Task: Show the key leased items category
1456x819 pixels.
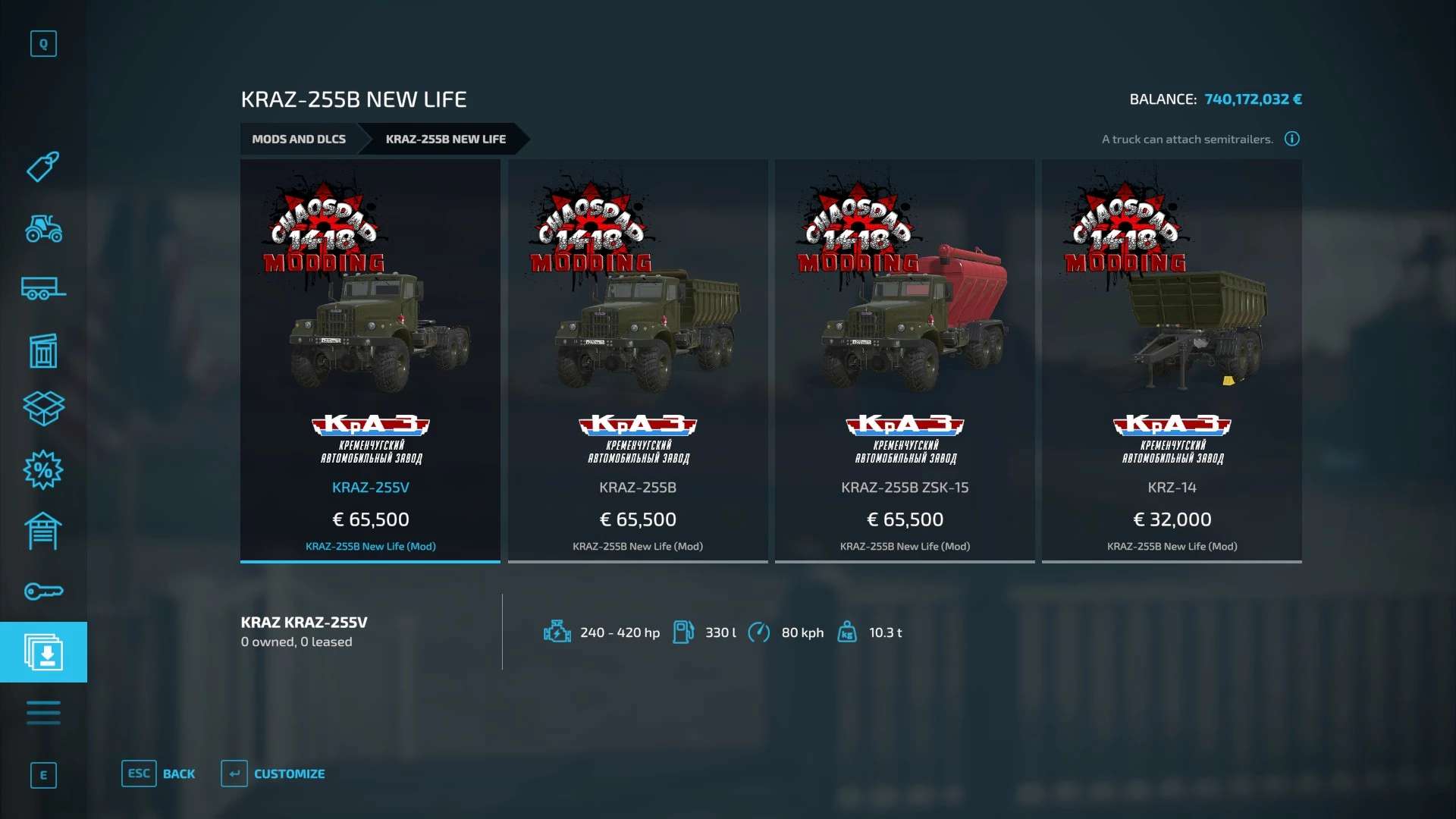Action: [x=43, y=591]
